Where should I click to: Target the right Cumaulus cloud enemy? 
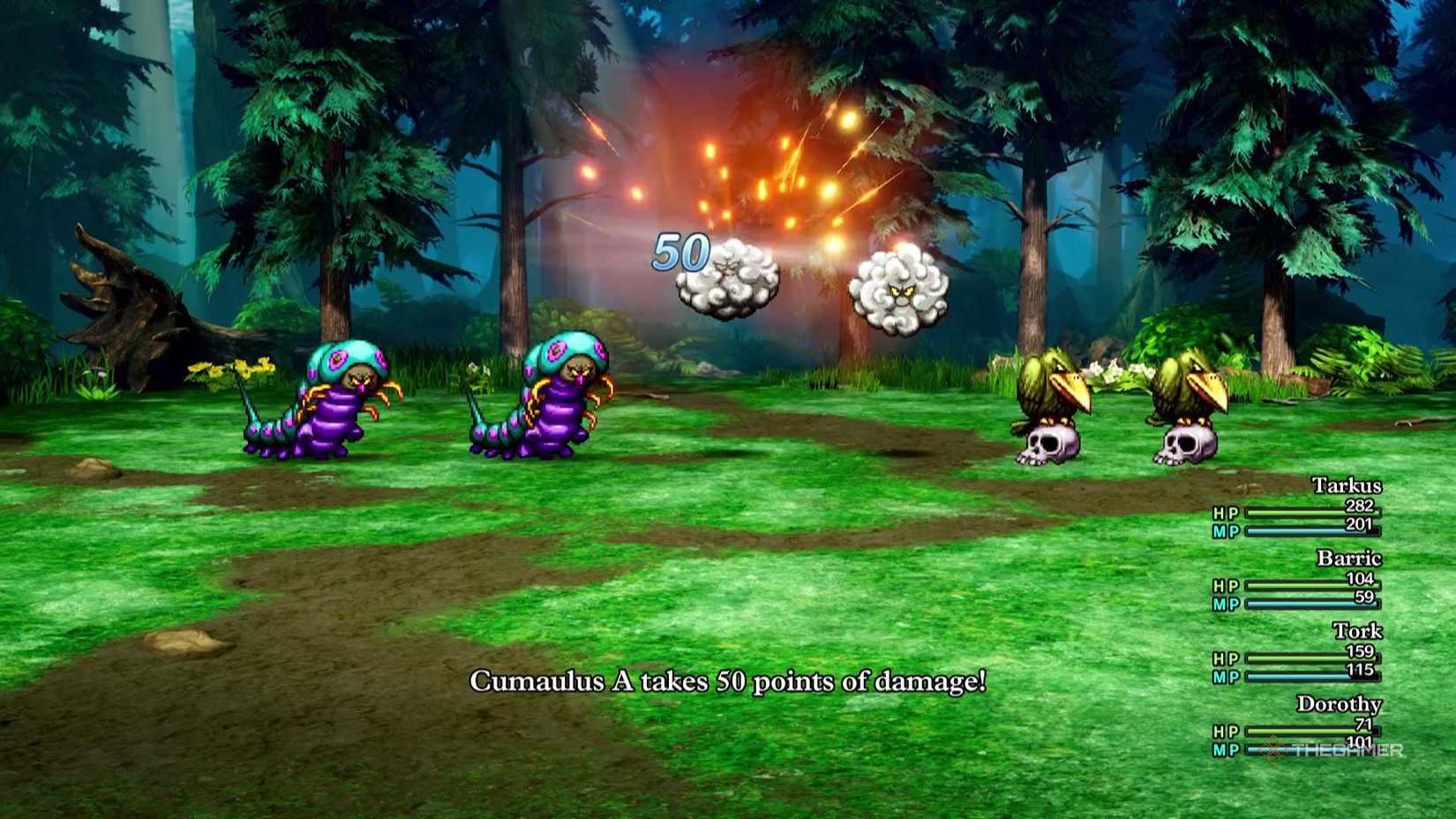(x=896, y=287)
